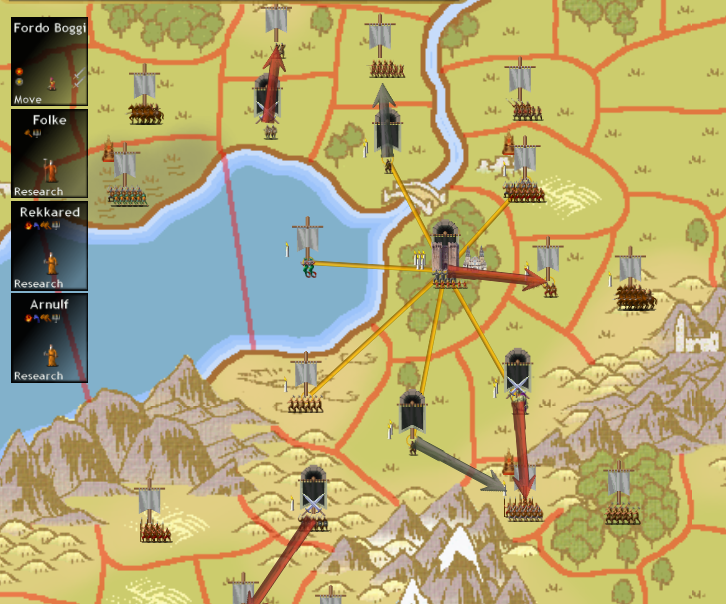Open Rekkared's commander card

click(x=49, y=246)
